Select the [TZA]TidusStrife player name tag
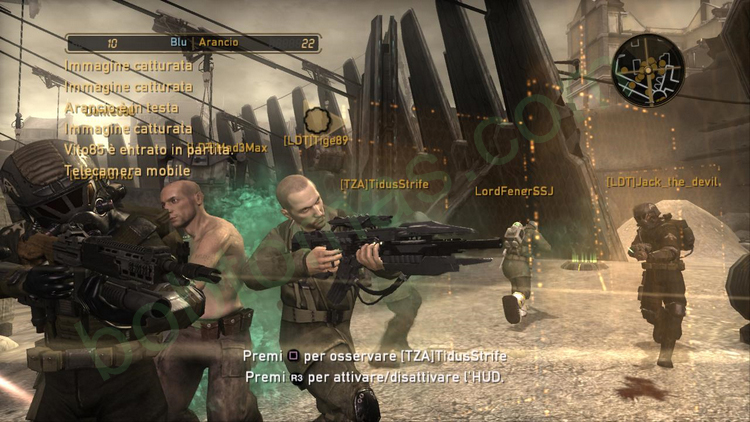The width and height of the screenshot is (750, 422). [384, 184]
